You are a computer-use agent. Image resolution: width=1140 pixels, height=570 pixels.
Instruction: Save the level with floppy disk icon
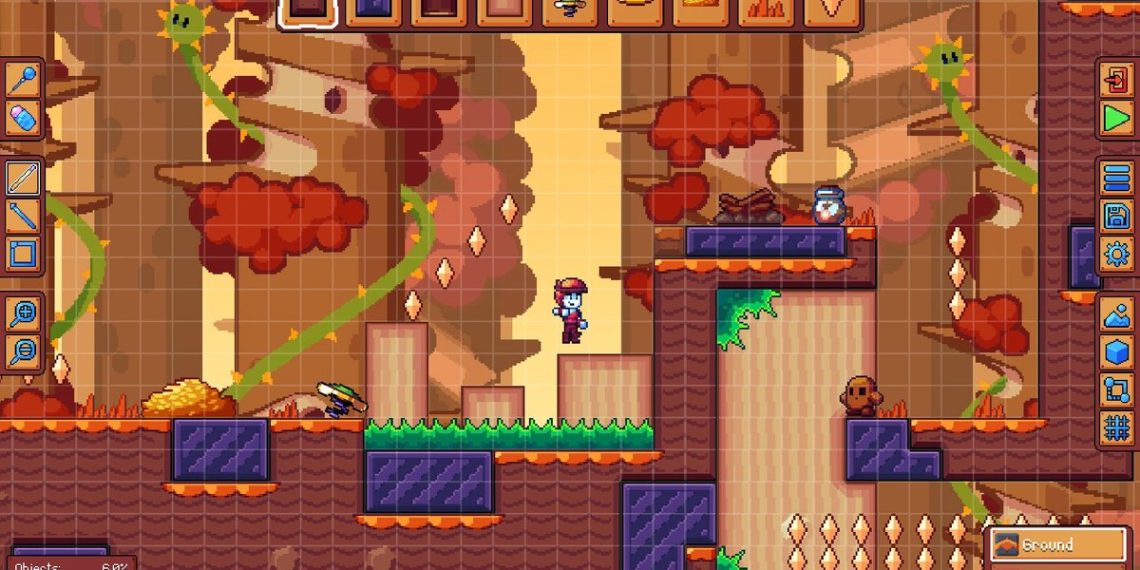1116,215
